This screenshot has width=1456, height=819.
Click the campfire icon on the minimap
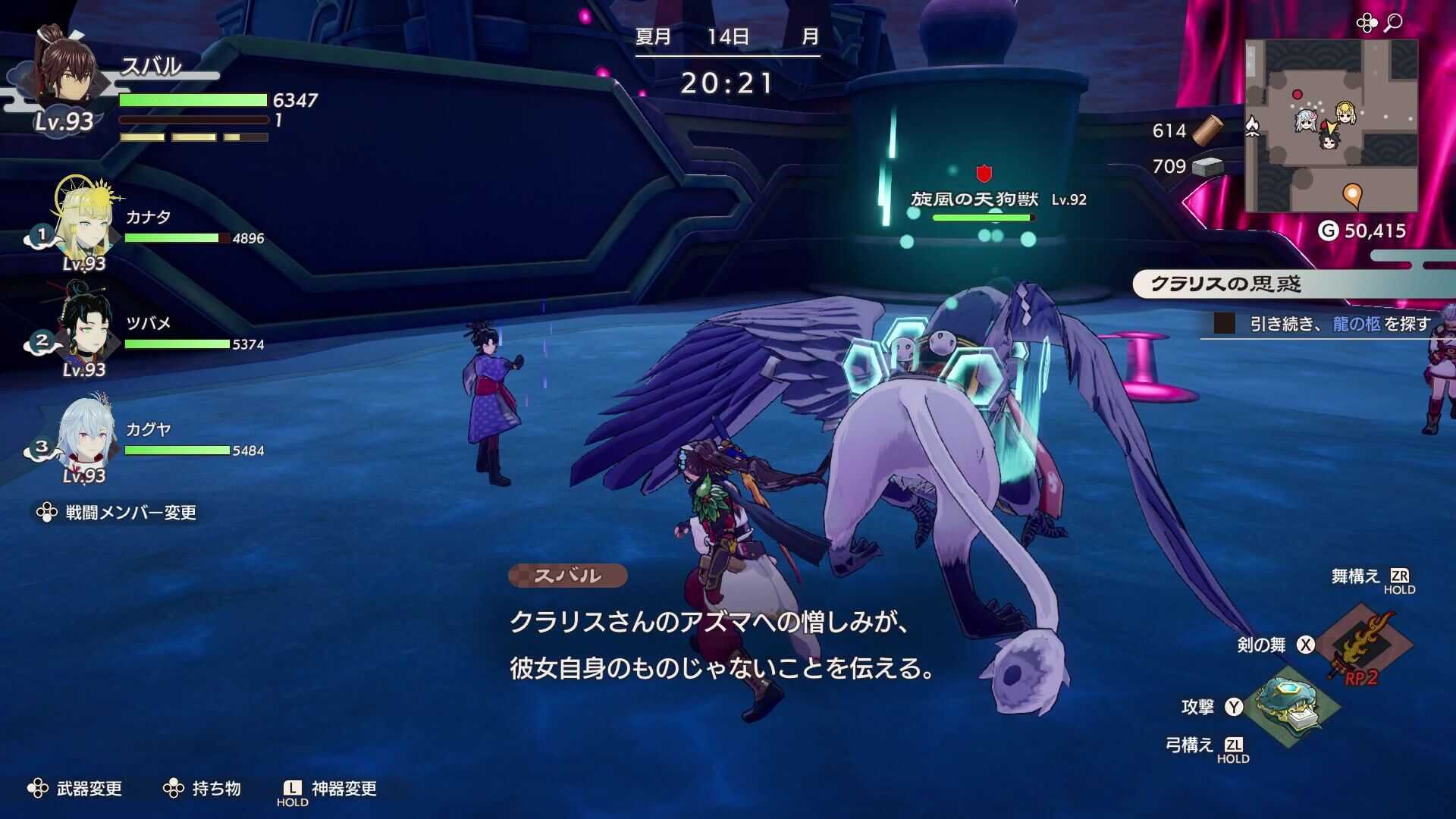(1254, 126)
